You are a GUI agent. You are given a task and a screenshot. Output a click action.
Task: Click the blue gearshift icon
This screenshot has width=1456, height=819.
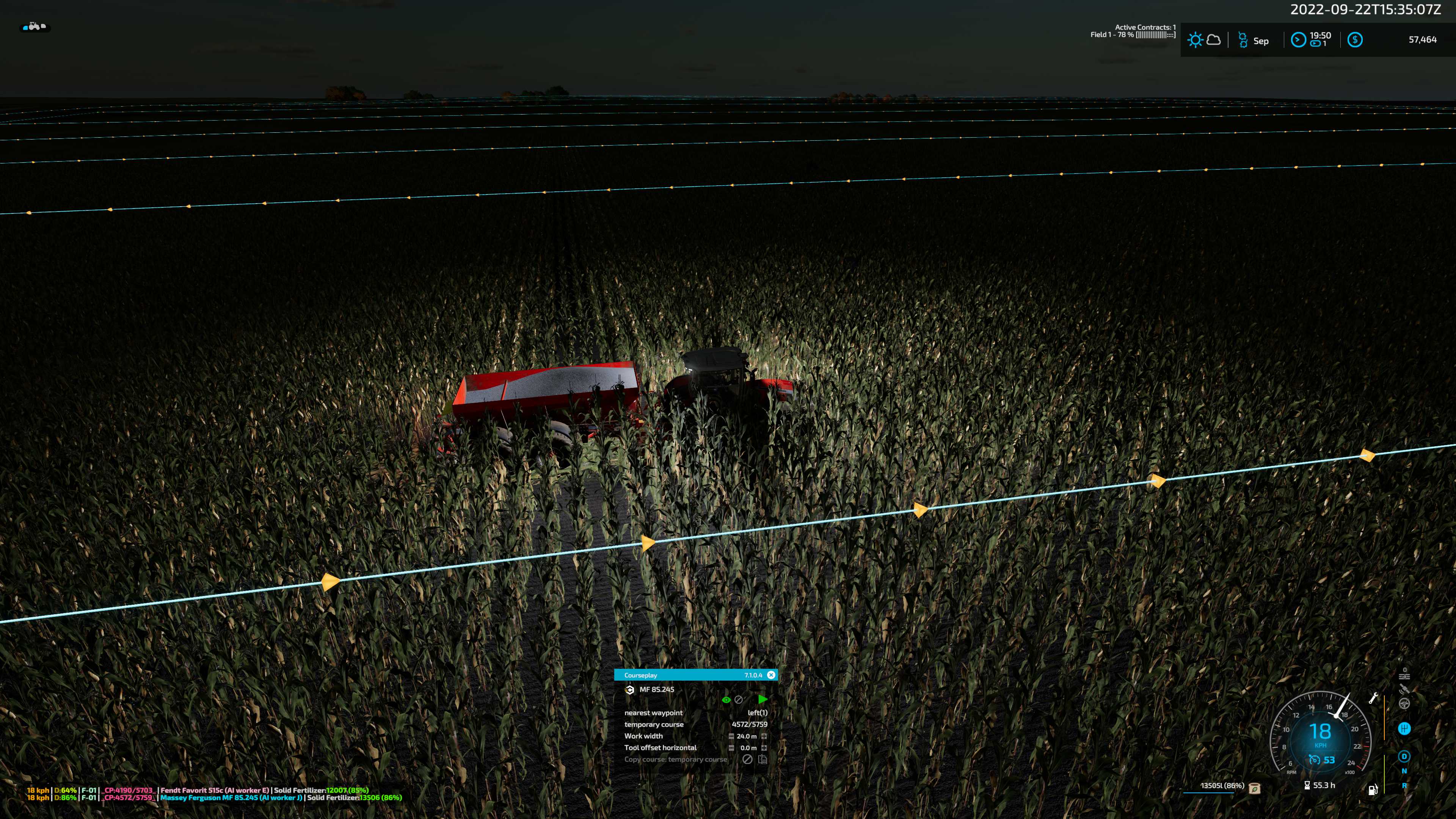click(1404, 729)
